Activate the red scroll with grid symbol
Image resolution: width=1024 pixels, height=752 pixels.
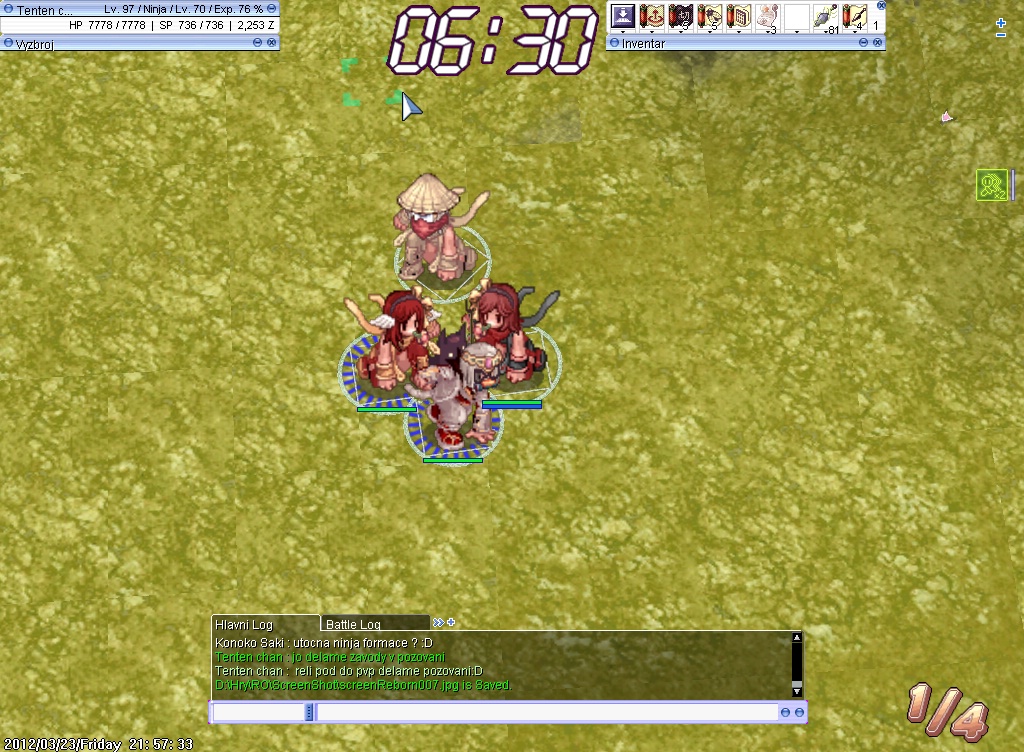point(738,16)
